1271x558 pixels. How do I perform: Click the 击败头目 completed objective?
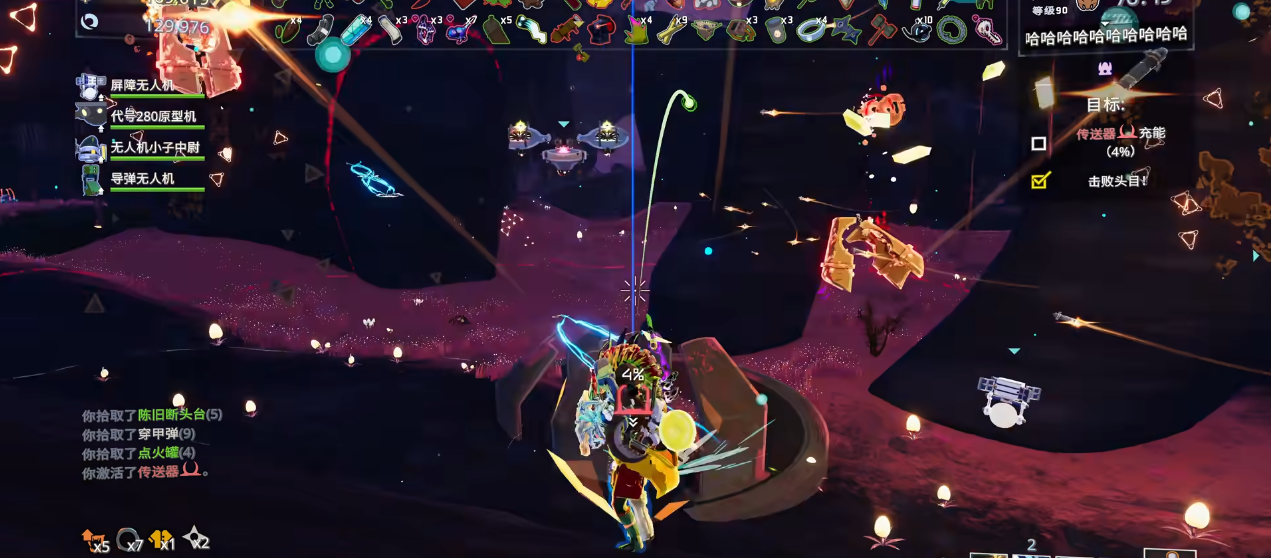1116,181
